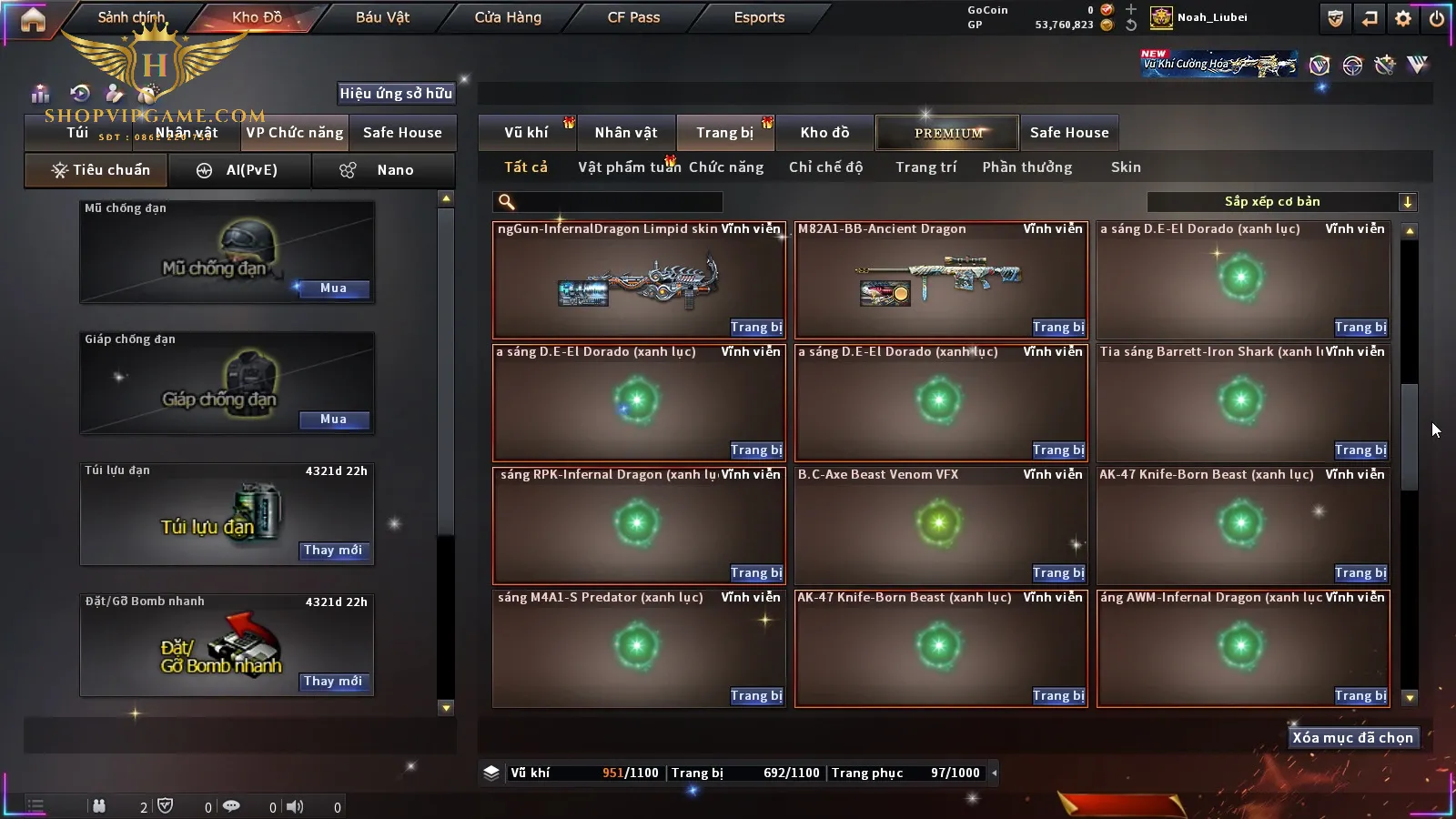Screen dimensions: 1456x819
Task: Switch to the PREMIUM tab
Action: tap(947, 133)
